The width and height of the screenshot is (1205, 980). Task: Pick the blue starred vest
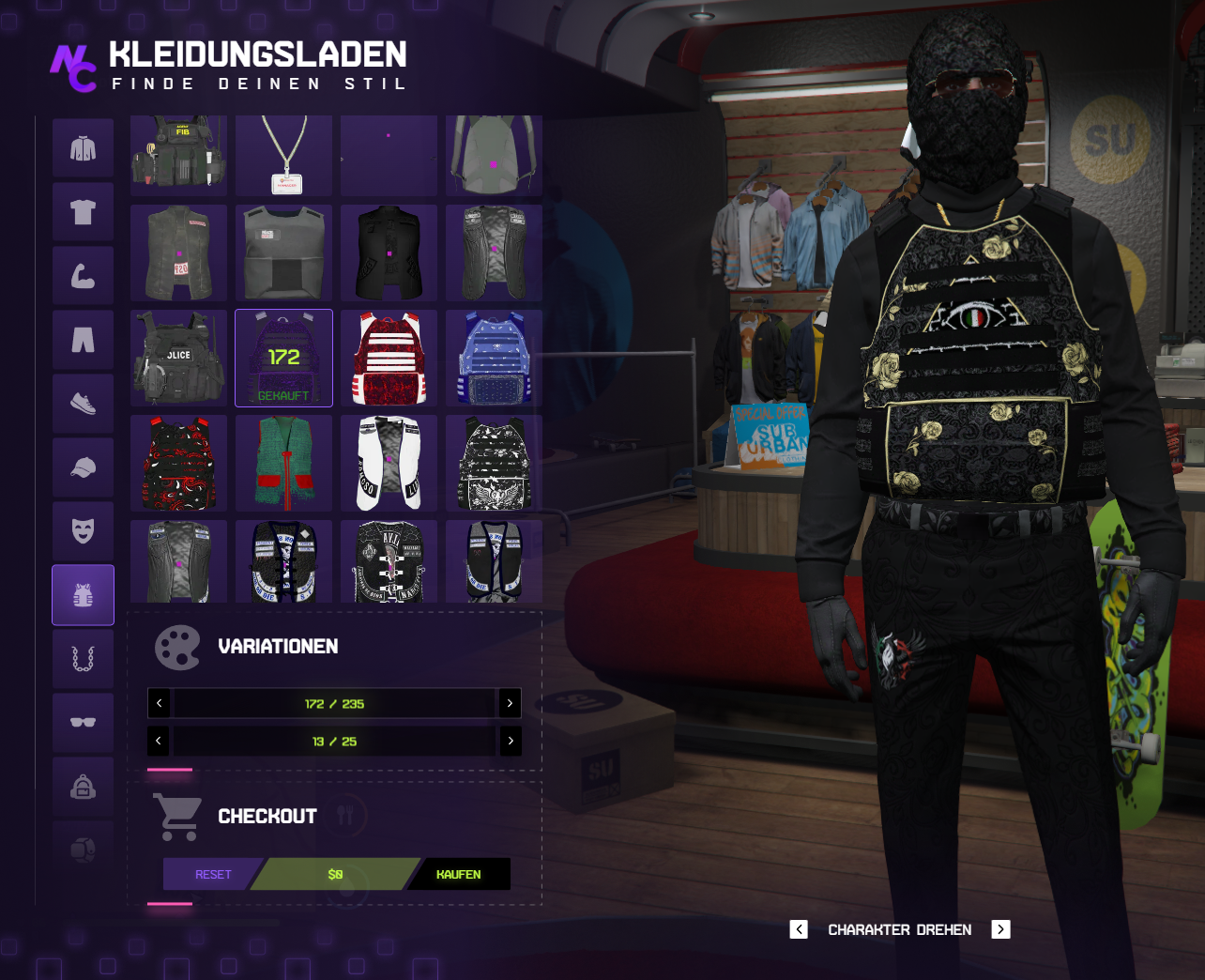[494, 359]
